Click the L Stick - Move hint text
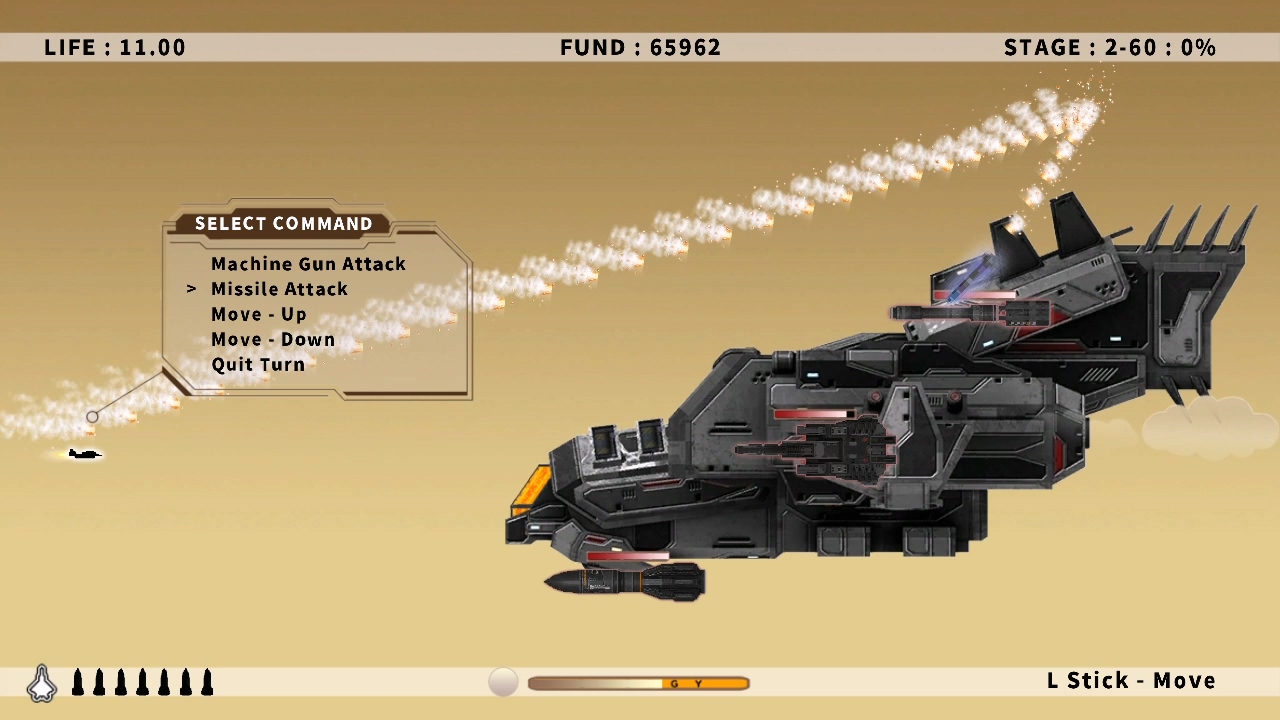 tap(1131, 680)
